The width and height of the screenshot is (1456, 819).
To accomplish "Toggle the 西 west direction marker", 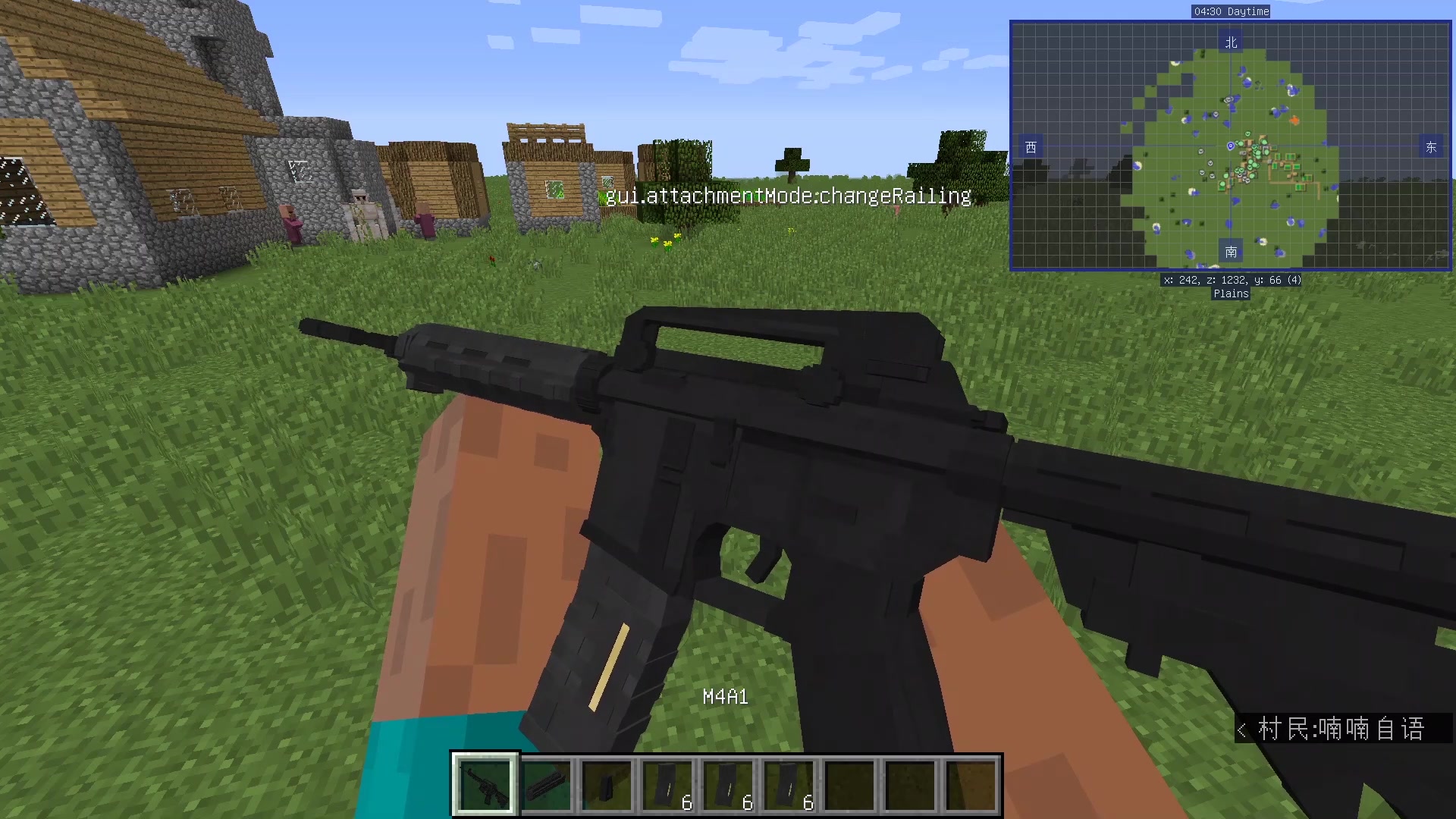I will 1030,147.
